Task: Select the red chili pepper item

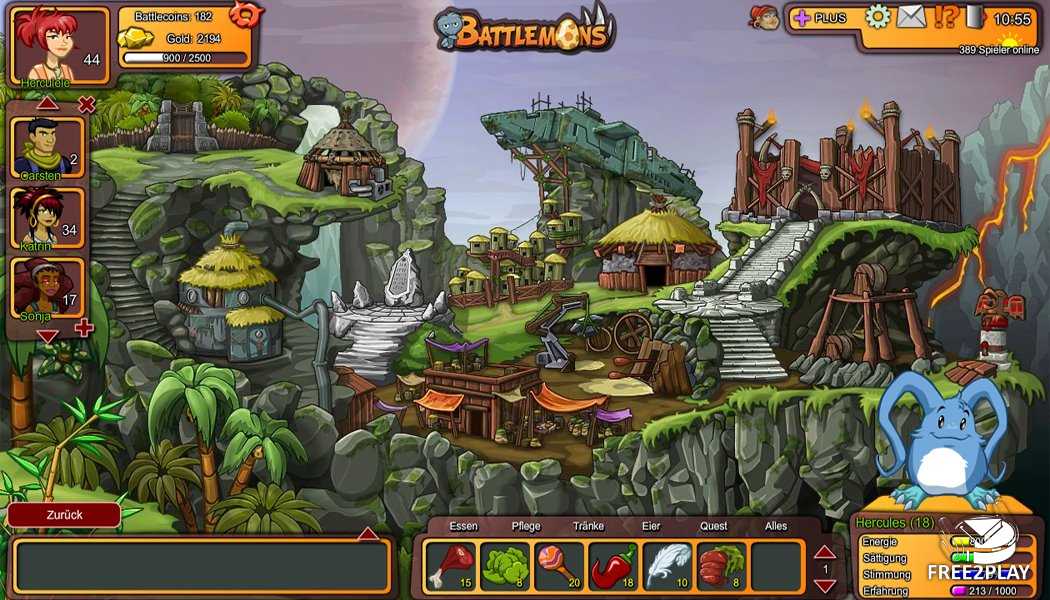Action: pyautogui.click(x=613, y=566)
